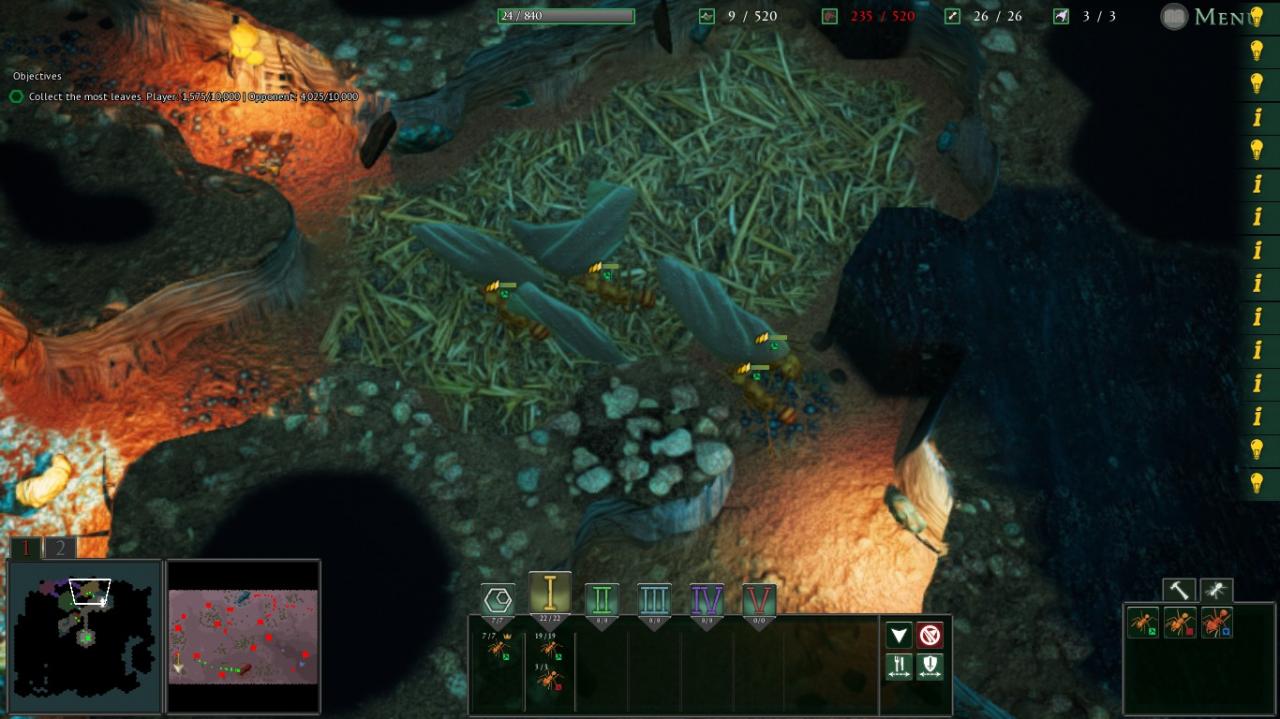1280x719 pixels.
Task: Select pheromone group II marker
Action: click(x=602, y=601)
